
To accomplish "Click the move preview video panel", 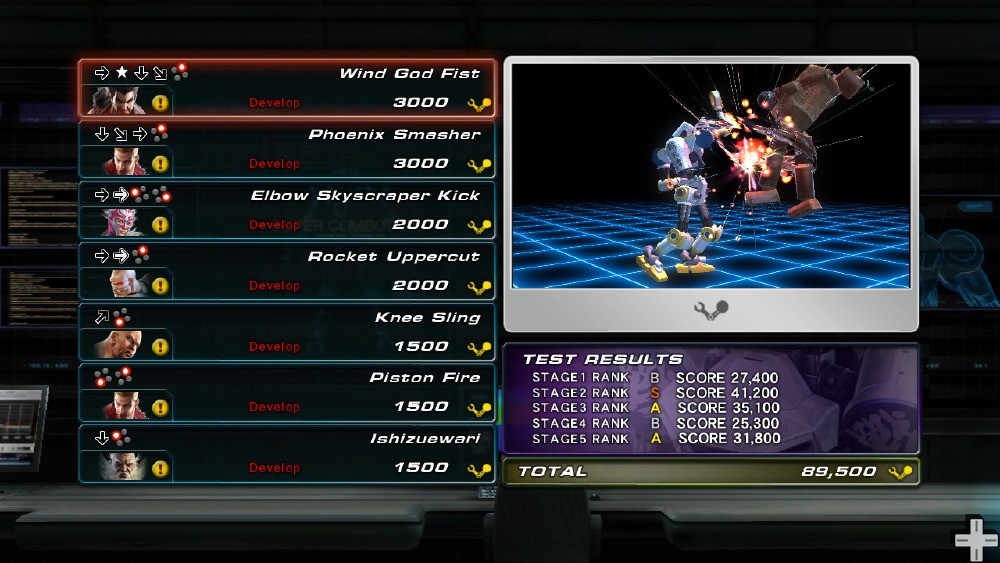I will pos(711,177).
